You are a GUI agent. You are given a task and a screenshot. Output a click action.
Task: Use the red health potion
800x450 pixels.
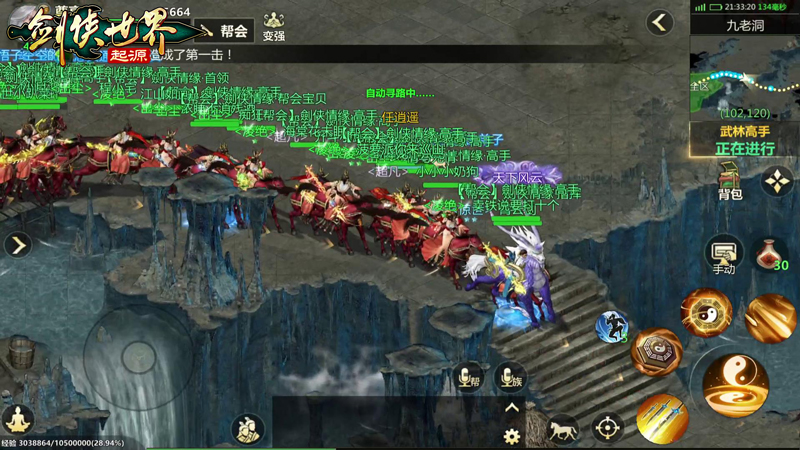click(771, 253)
